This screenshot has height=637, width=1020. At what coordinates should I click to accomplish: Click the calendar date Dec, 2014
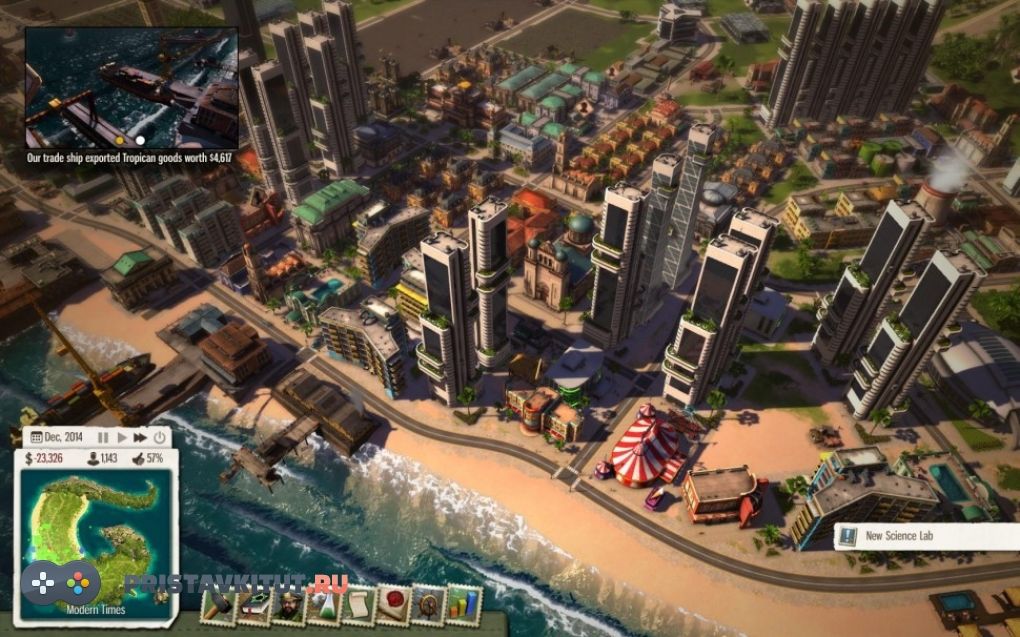(60, 437)
